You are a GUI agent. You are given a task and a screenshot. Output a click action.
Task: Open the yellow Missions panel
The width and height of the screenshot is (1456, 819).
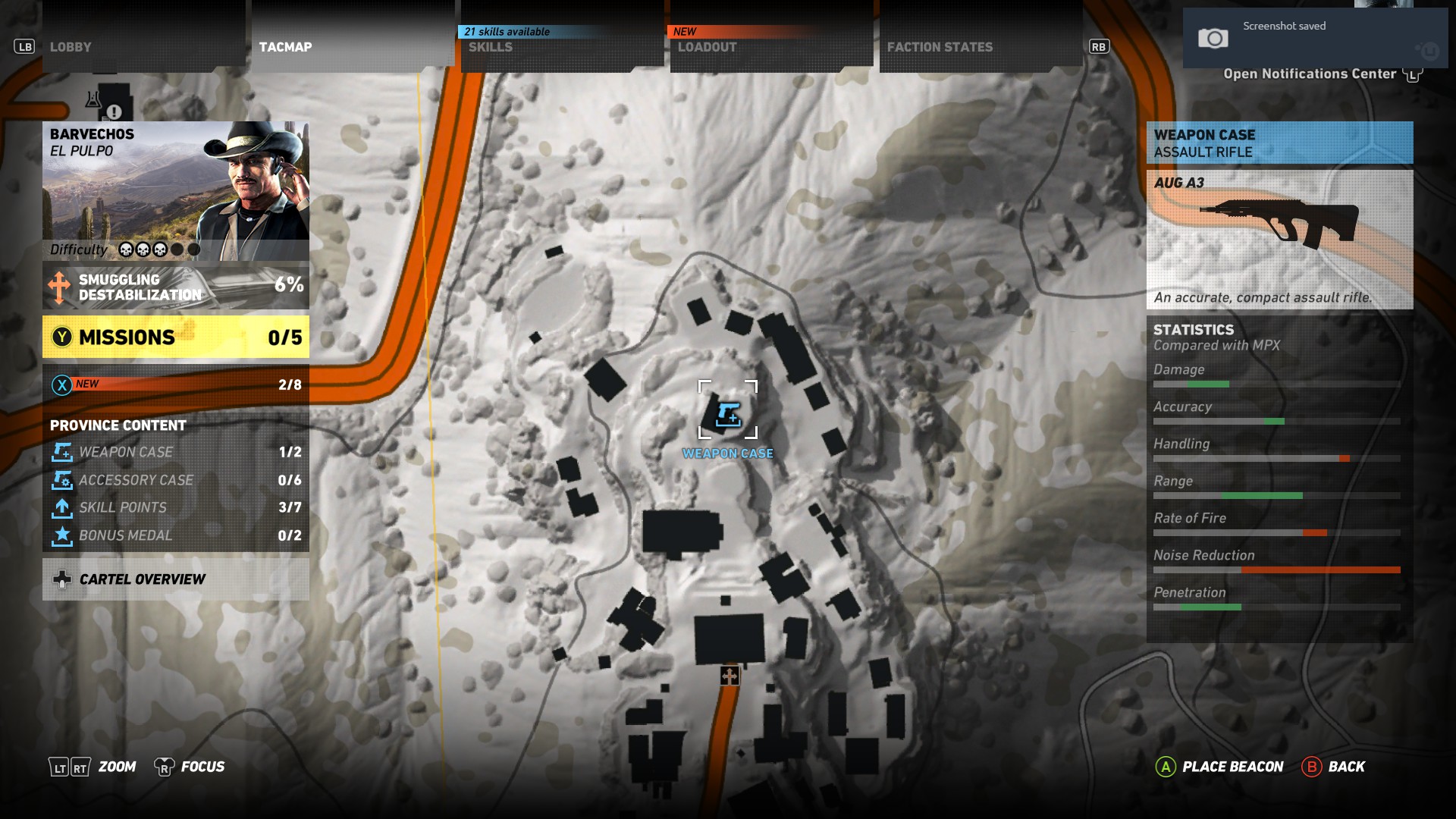[176, 337]
